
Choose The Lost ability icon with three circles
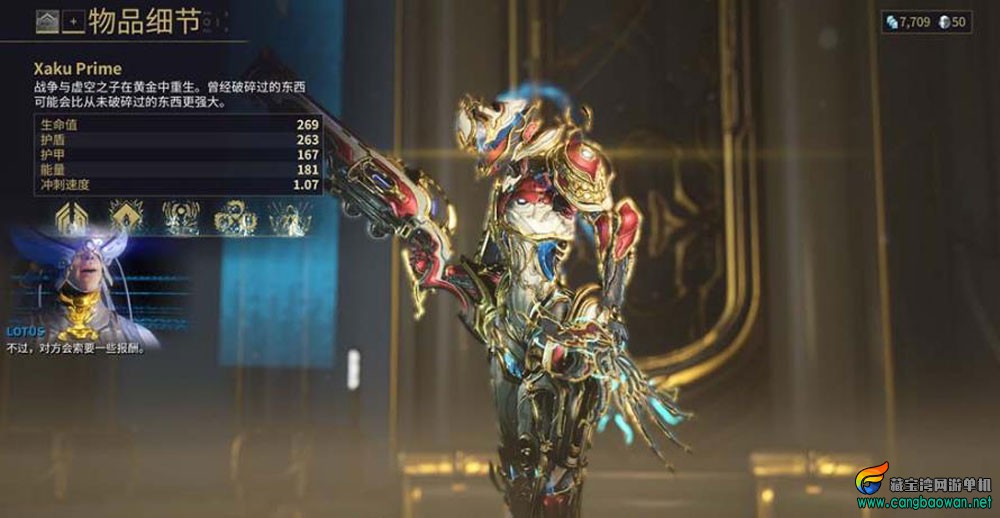click(236, 216)
